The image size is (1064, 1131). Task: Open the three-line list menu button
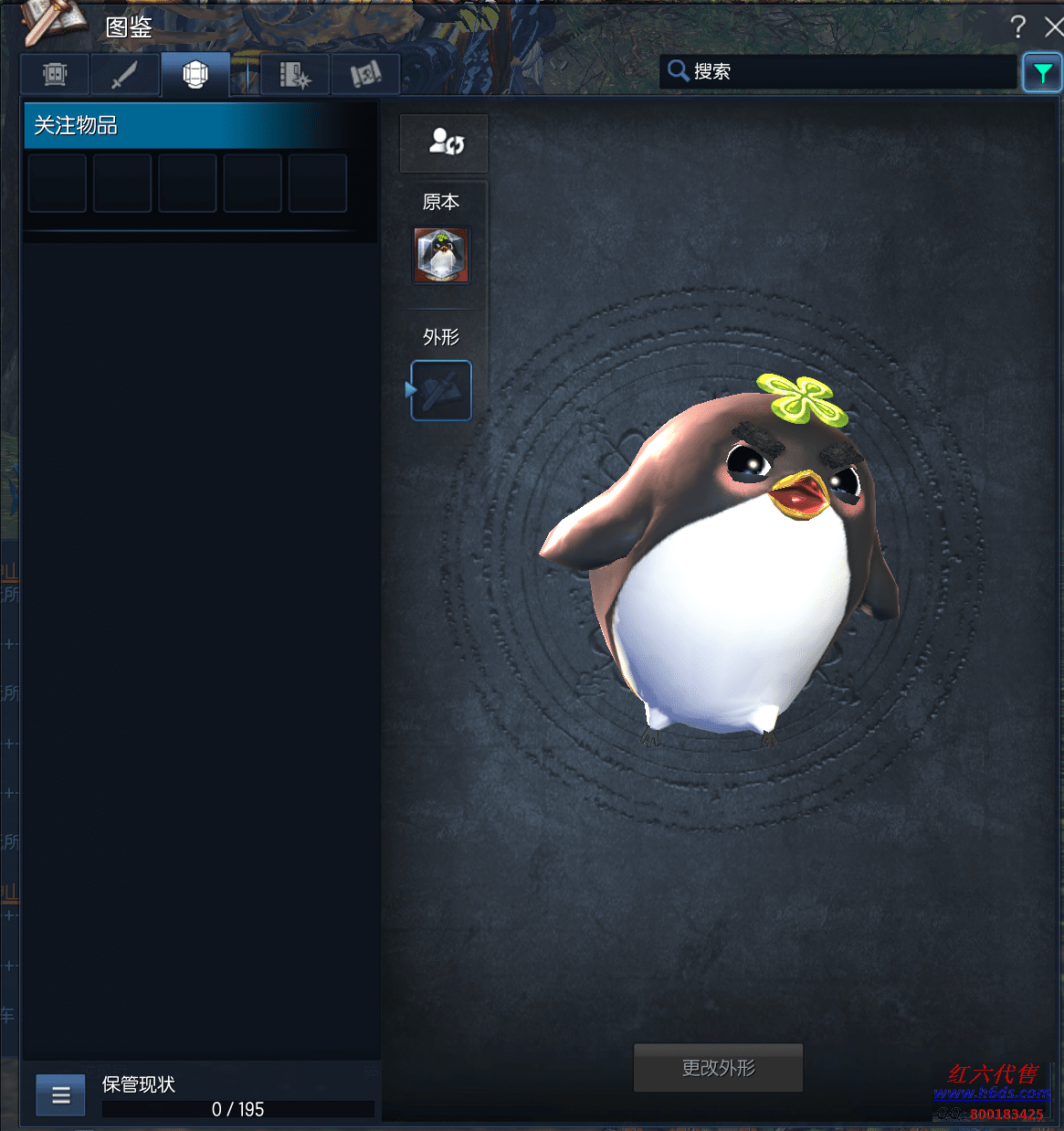pos(60,1095)
